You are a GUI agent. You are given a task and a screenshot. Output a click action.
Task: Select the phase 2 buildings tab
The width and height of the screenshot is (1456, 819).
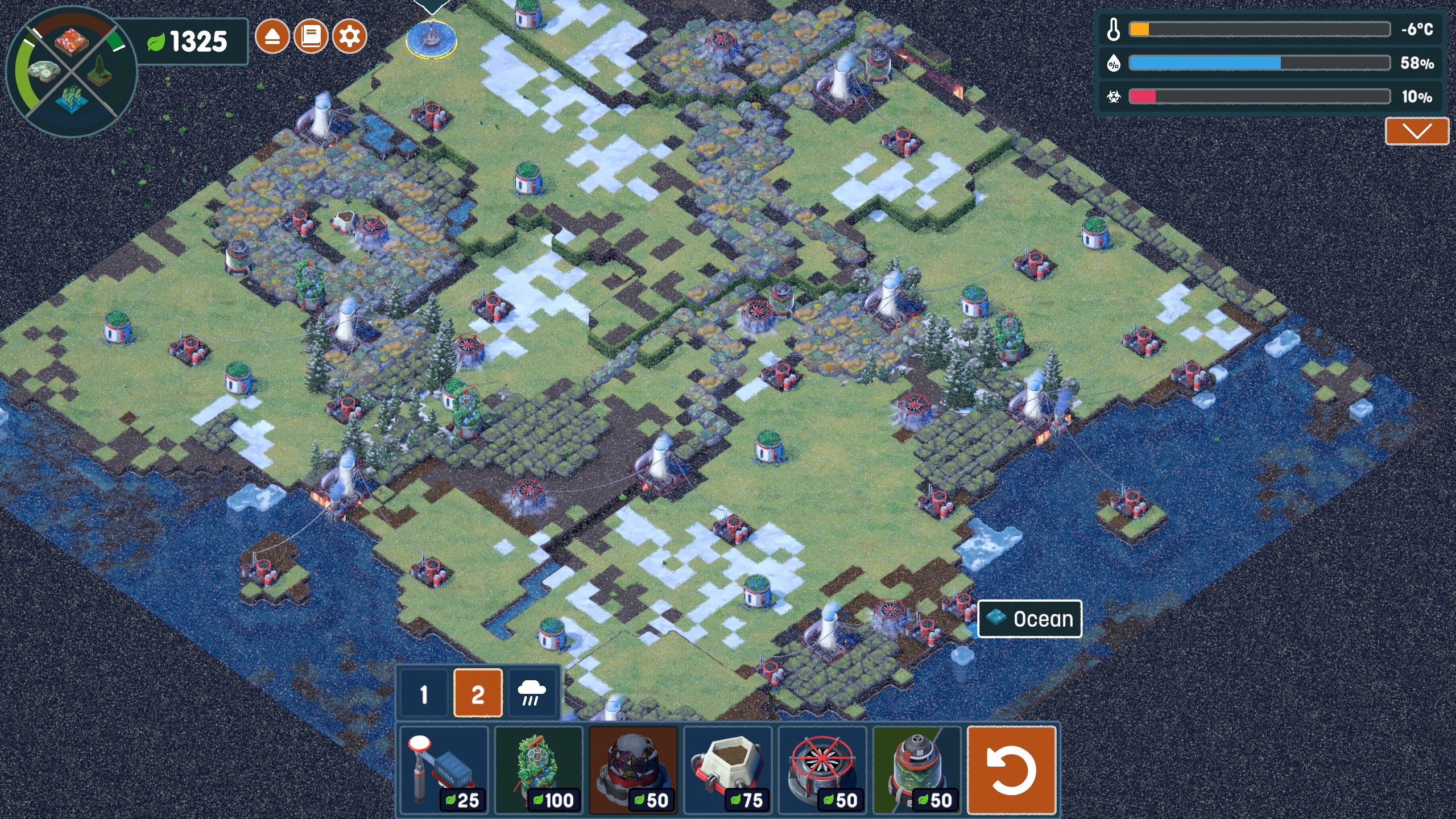pos(478,693)
